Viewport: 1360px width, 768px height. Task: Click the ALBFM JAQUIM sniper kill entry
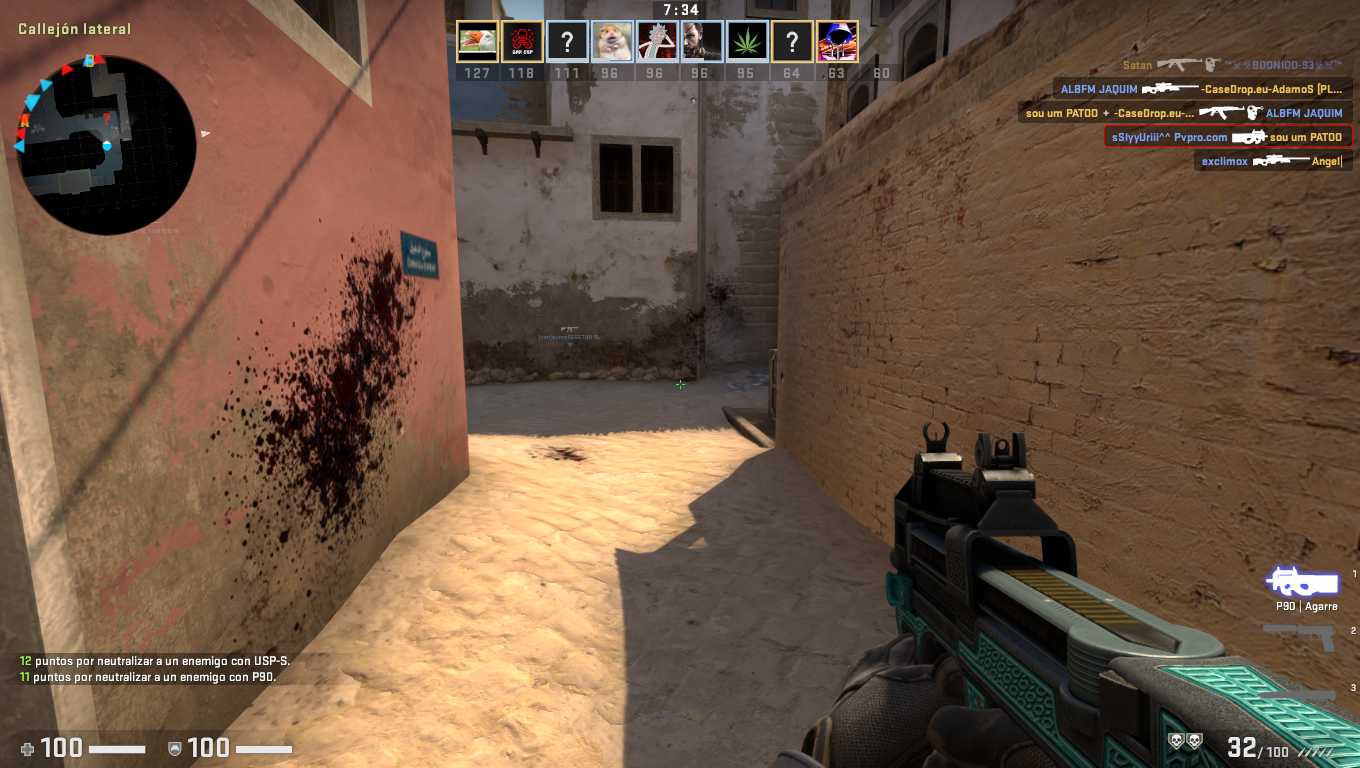1202,89
